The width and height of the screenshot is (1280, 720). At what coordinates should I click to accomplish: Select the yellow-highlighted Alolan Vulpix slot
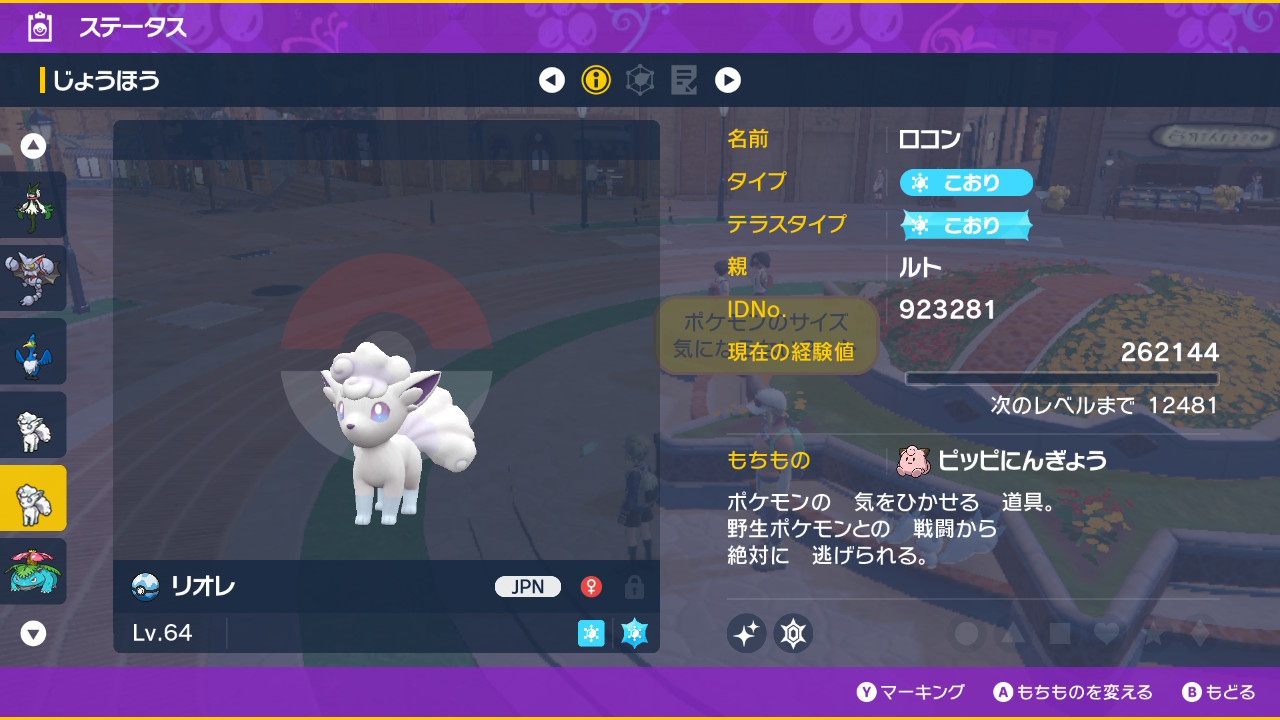coord(34,498)
